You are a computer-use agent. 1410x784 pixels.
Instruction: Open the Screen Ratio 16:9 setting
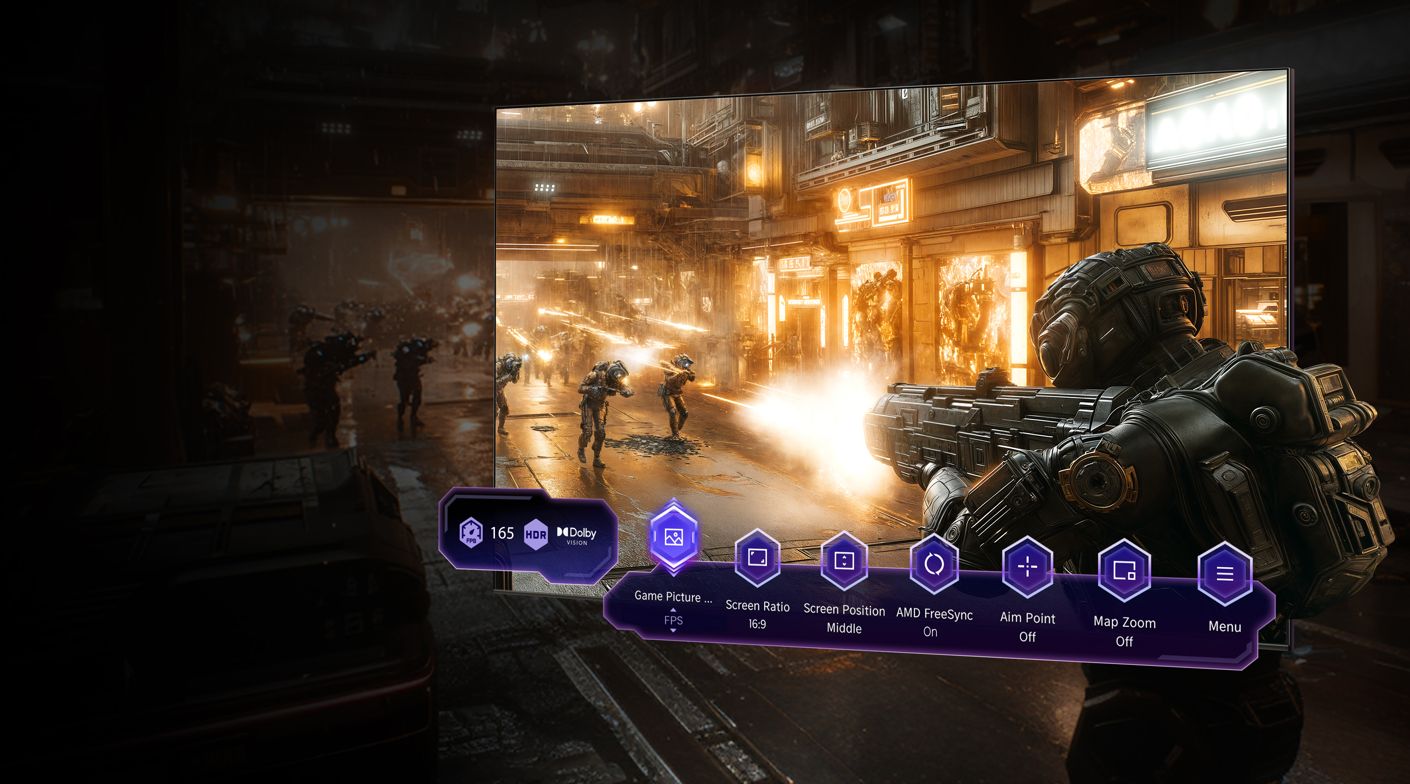point(757,557)
